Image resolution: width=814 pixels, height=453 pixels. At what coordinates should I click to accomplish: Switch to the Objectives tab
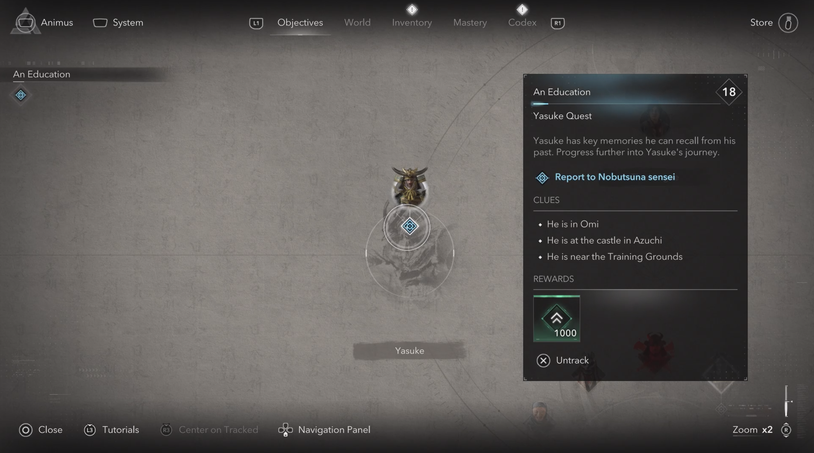(300, 22)
